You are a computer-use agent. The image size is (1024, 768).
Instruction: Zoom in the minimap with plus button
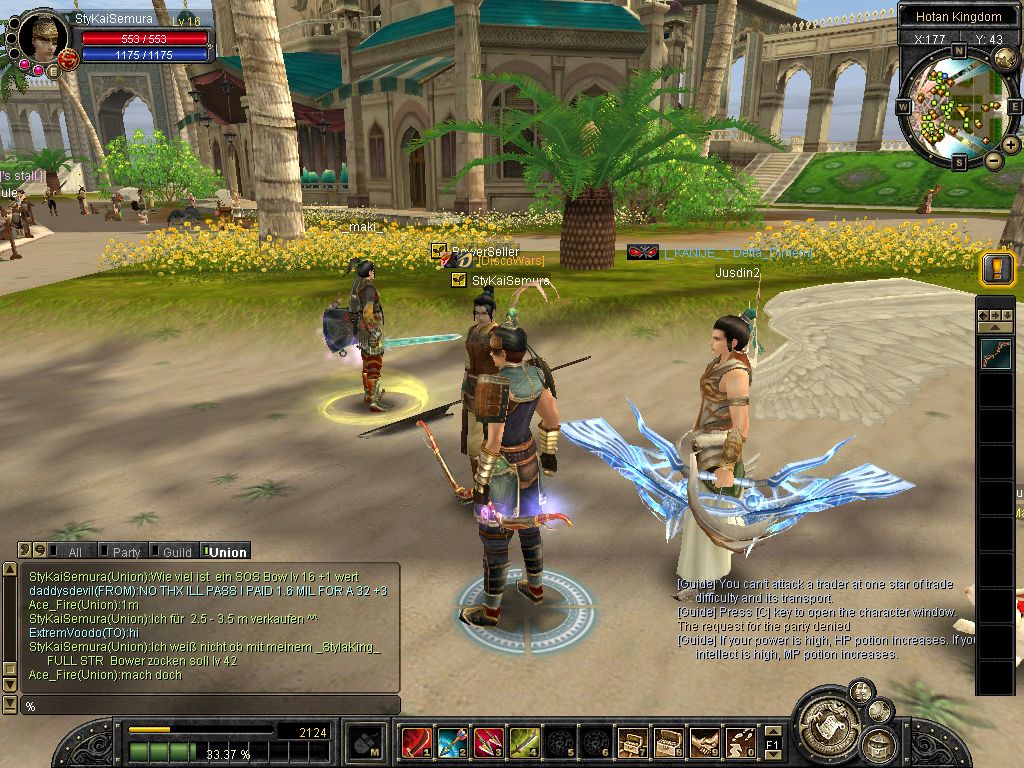click(1011, 145)
